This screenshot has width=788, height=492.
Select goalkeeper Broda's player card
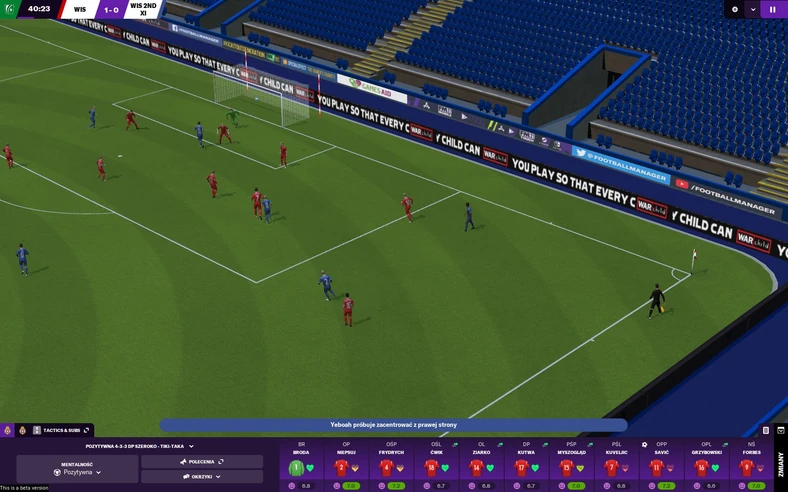pos(301,466)
